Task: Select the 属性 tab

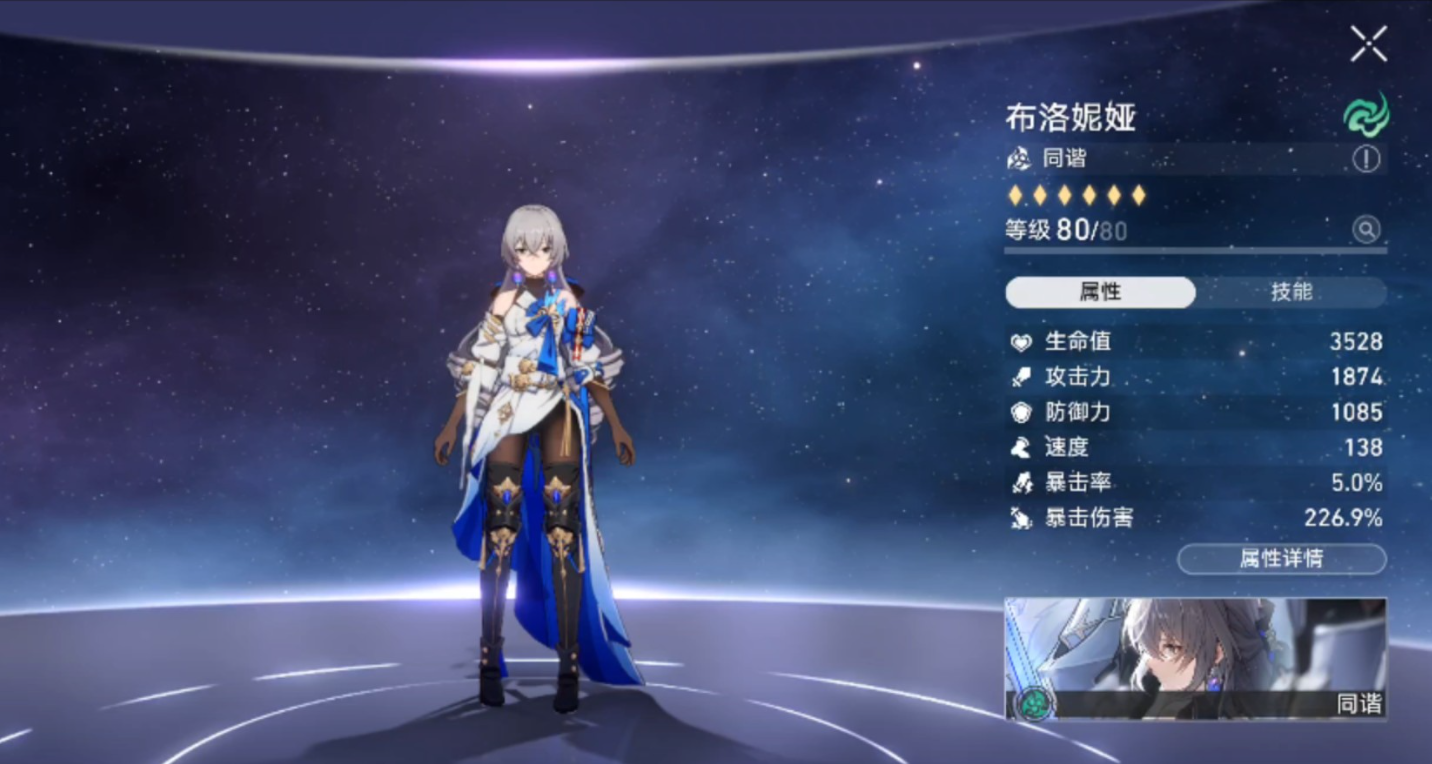Action: pos(1100,292)
